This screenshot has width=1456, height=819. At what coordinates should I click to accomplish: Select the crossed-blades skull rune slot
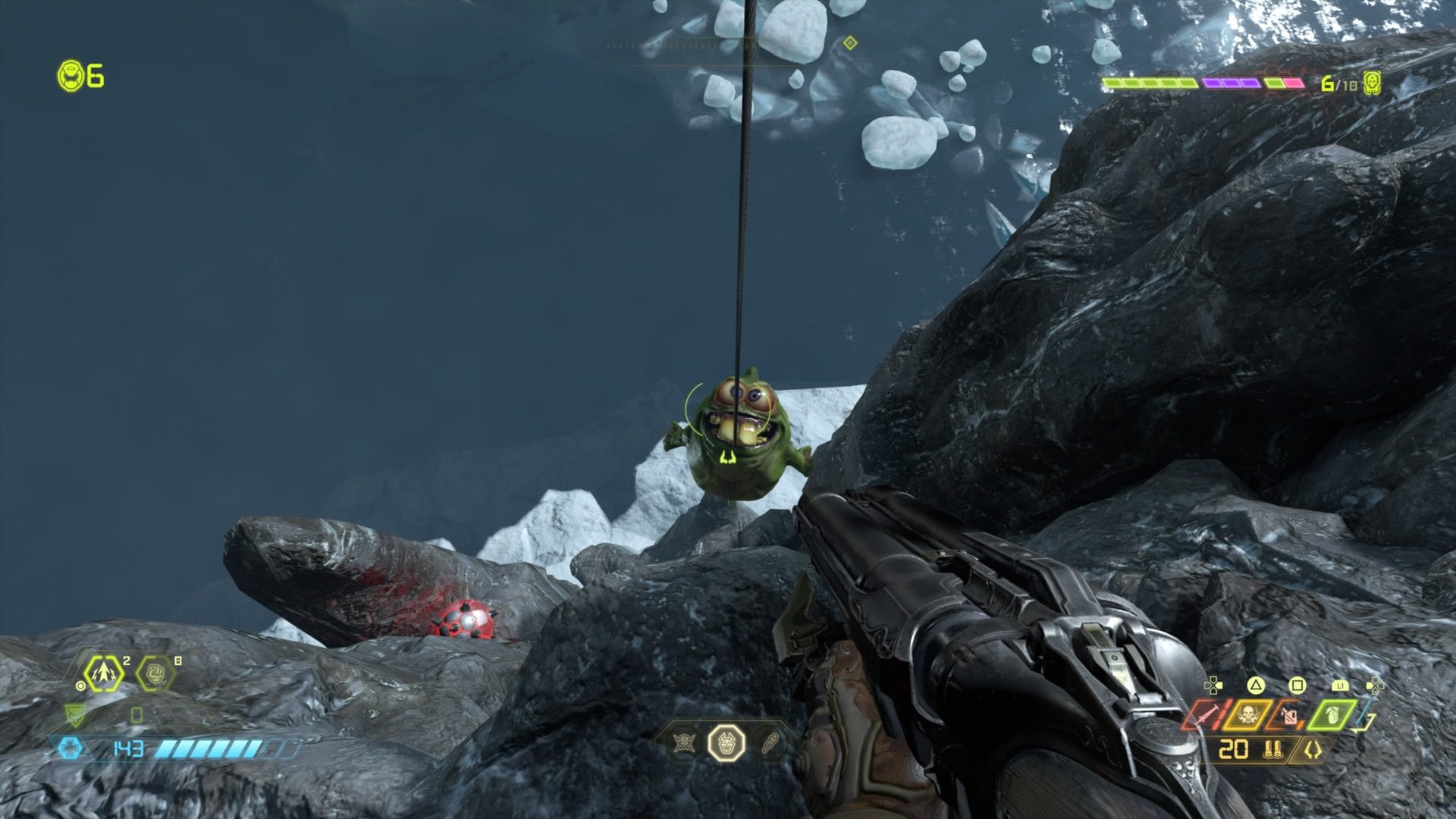(686, 742)
